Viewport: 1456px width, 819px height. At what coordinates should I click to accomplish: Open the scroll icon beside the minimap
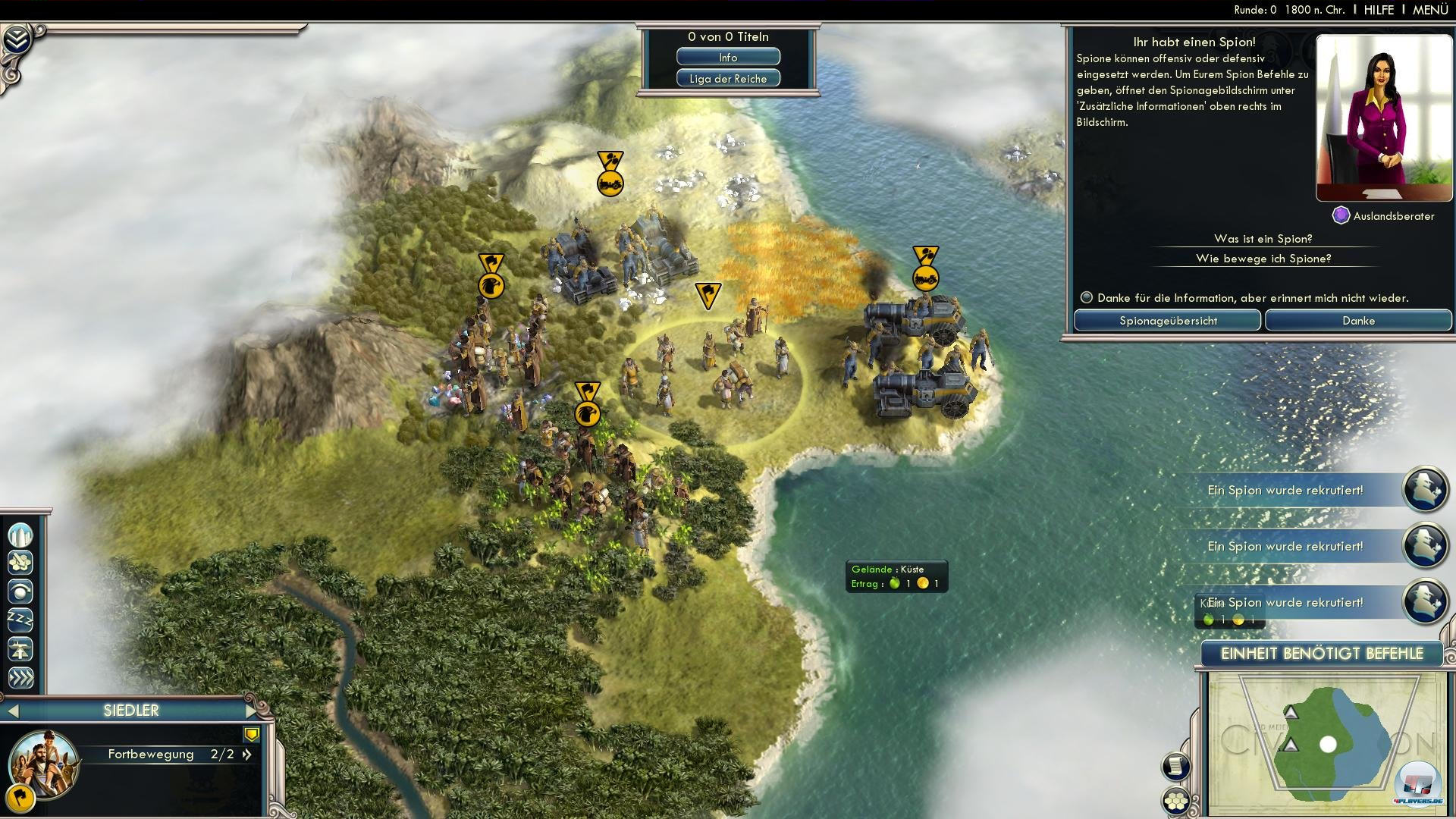[1175, 766]
